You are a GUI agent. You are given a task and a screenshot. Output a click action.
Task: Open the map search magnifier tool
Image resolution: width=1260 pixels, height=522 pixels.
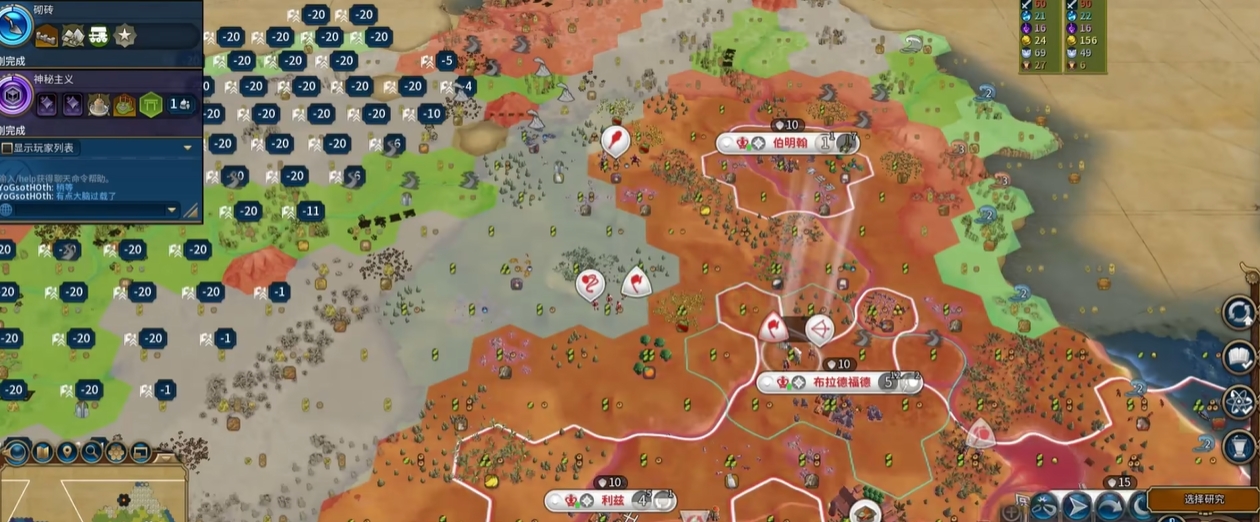(92, 452)
